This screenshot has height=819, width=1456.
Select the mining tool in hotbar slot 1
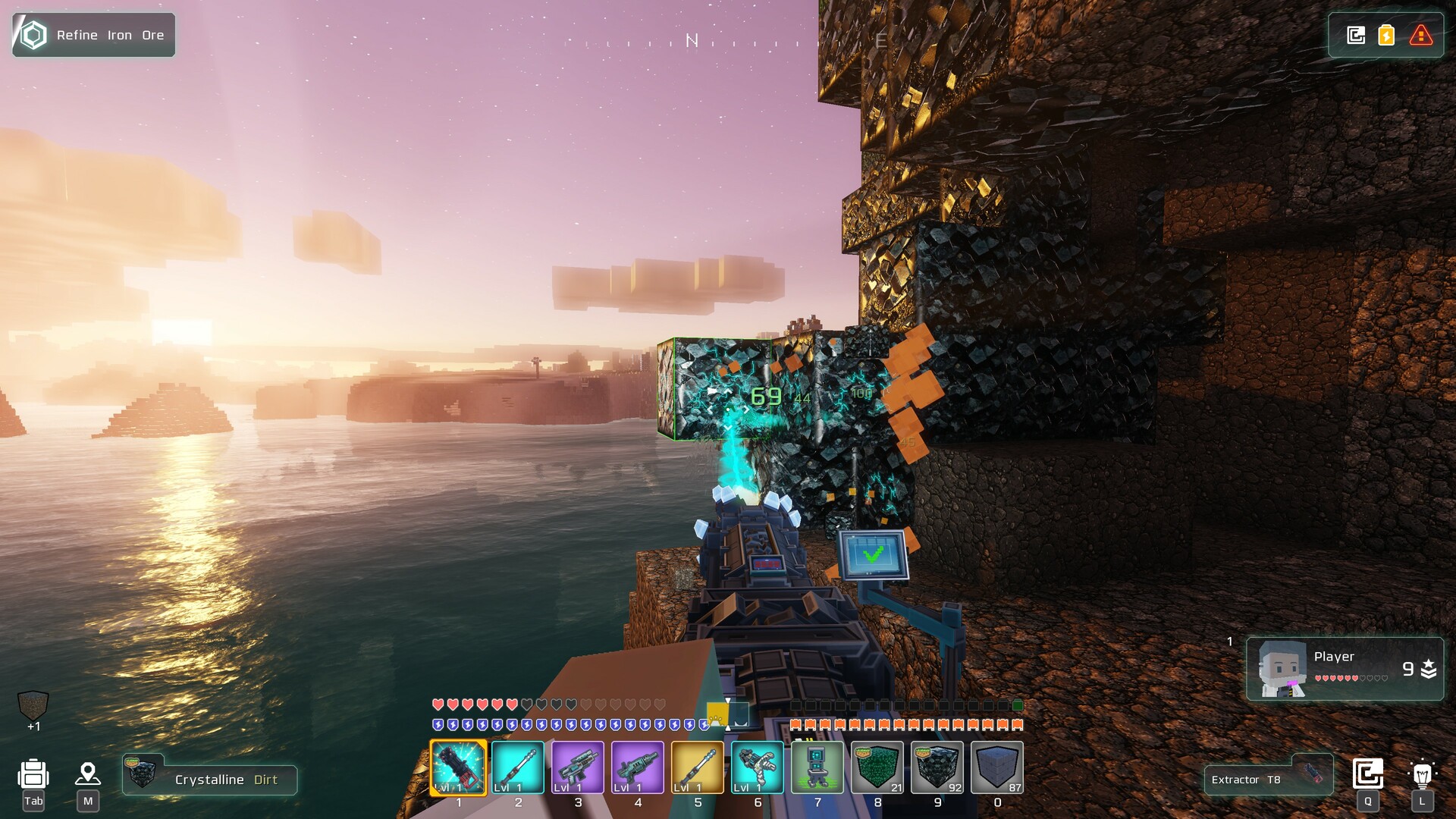click(x=458, y=769)
